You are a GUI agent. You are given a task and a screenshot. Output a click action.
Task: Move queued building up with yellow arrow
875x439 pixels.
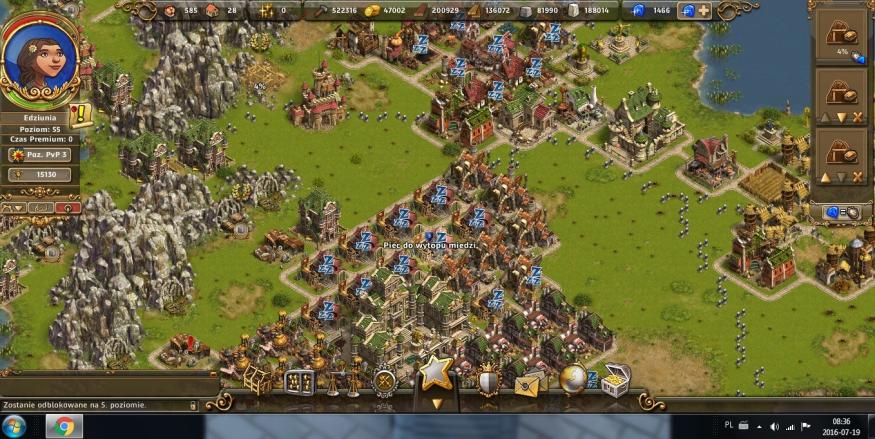826,177
